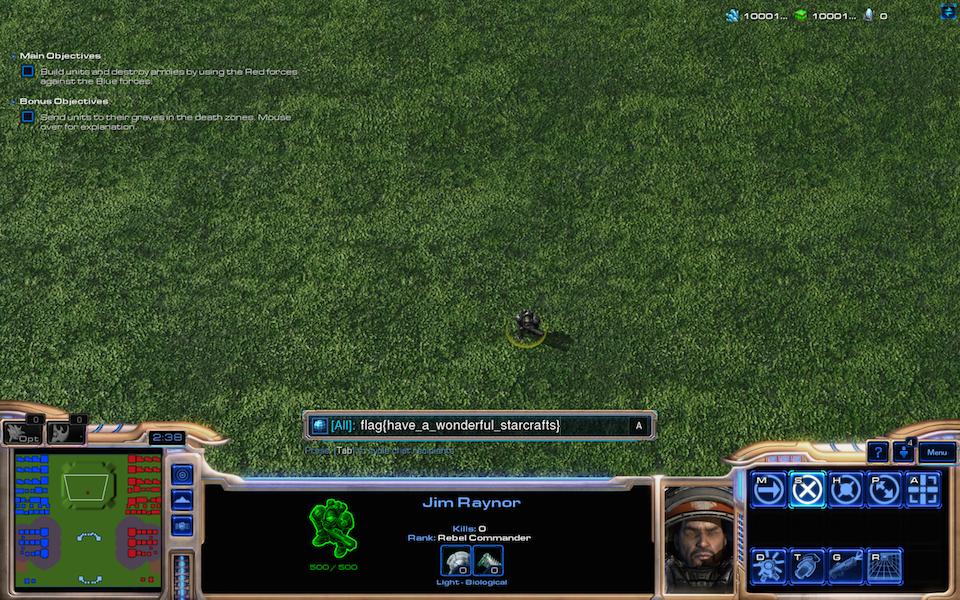The height and width of the screenshot is (600, 960).
Task: Select the Move command
Action: pos(769,490)
